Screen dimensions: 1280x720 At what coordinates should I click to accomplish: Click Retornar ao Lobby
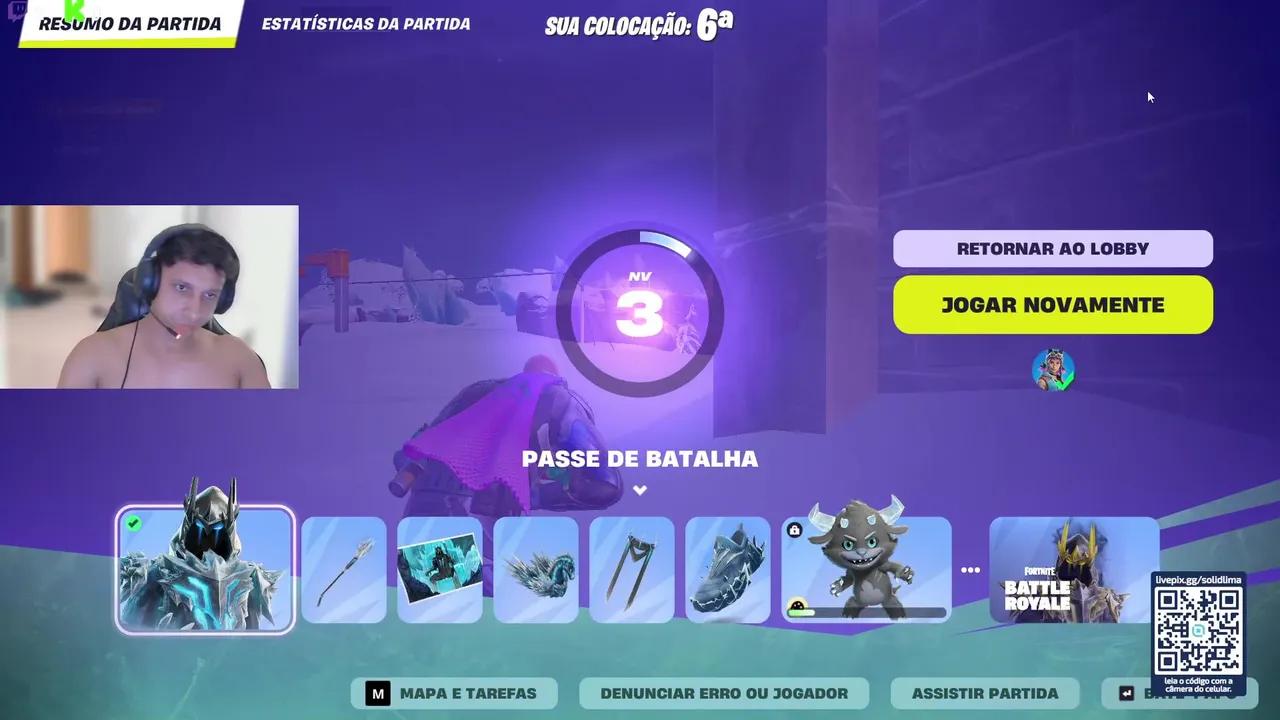pos(1053,248)
